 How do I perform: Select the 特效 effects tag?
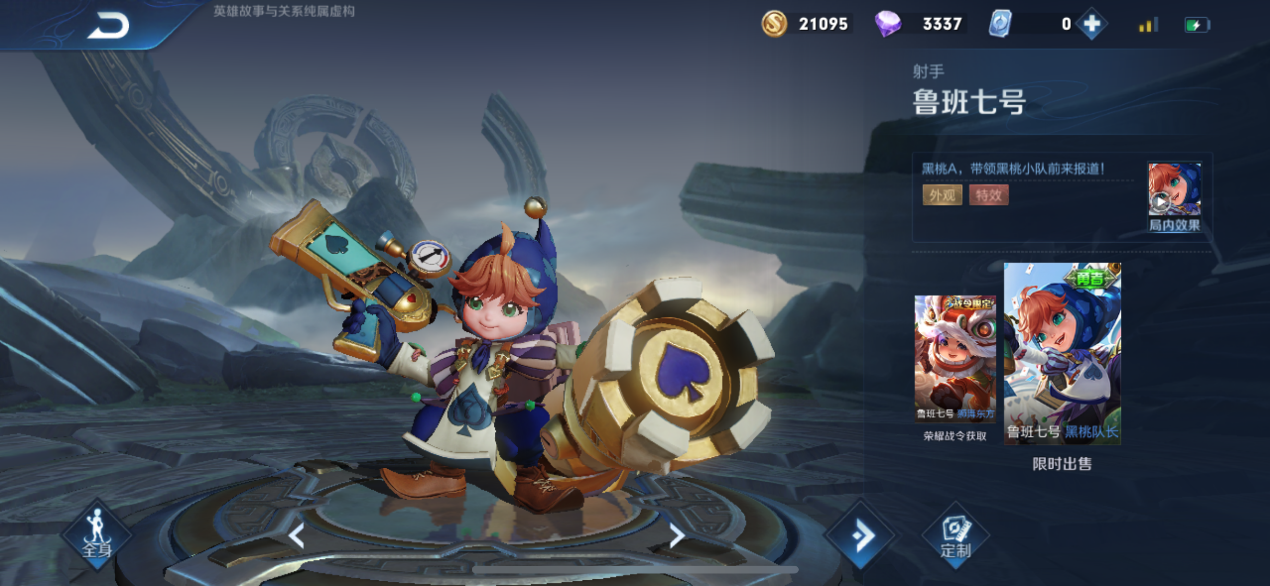coord(988,195)
